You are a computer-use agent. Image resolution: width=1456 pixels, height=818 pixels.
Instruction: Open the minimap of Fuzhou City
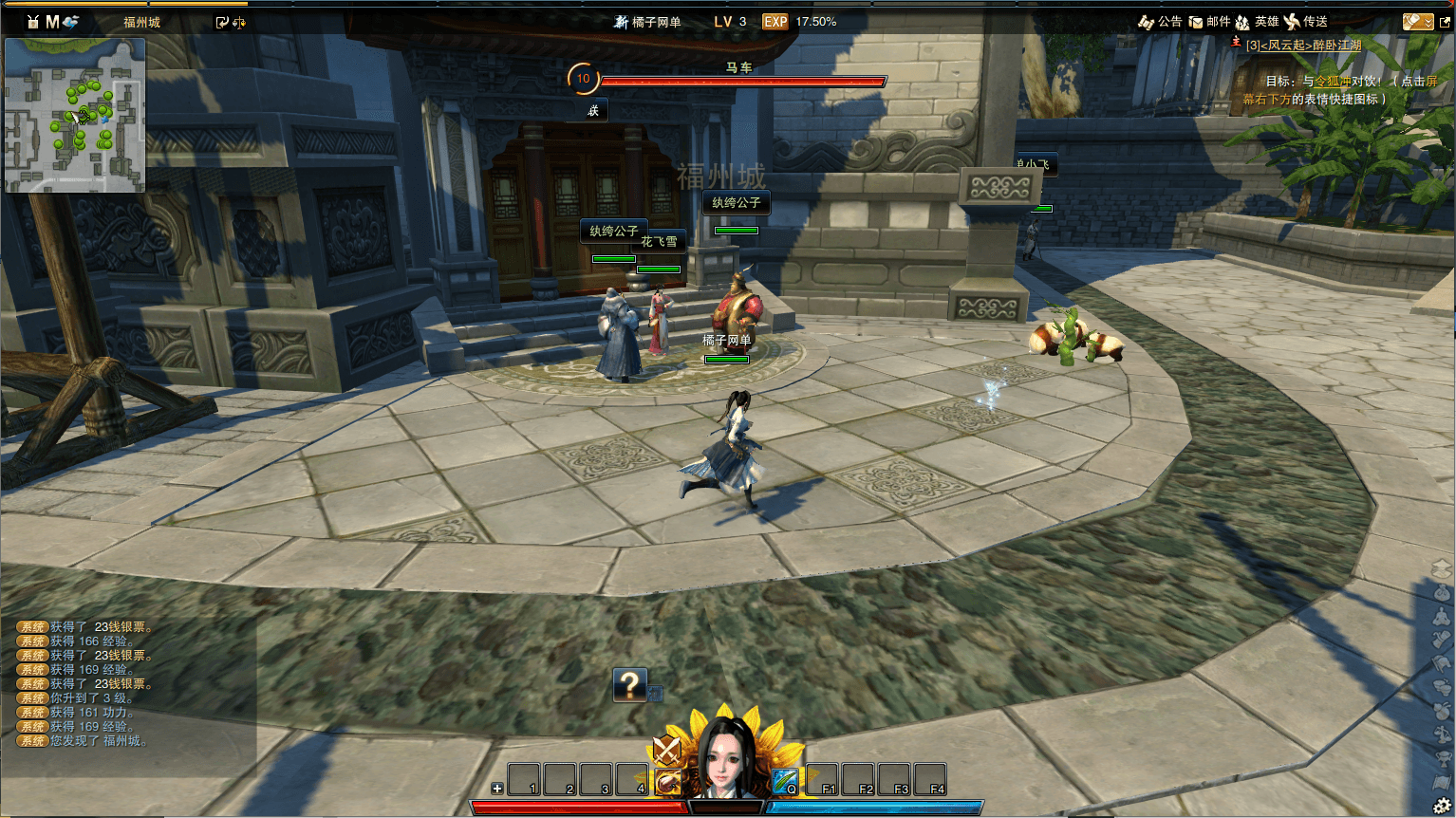(75, 115)
